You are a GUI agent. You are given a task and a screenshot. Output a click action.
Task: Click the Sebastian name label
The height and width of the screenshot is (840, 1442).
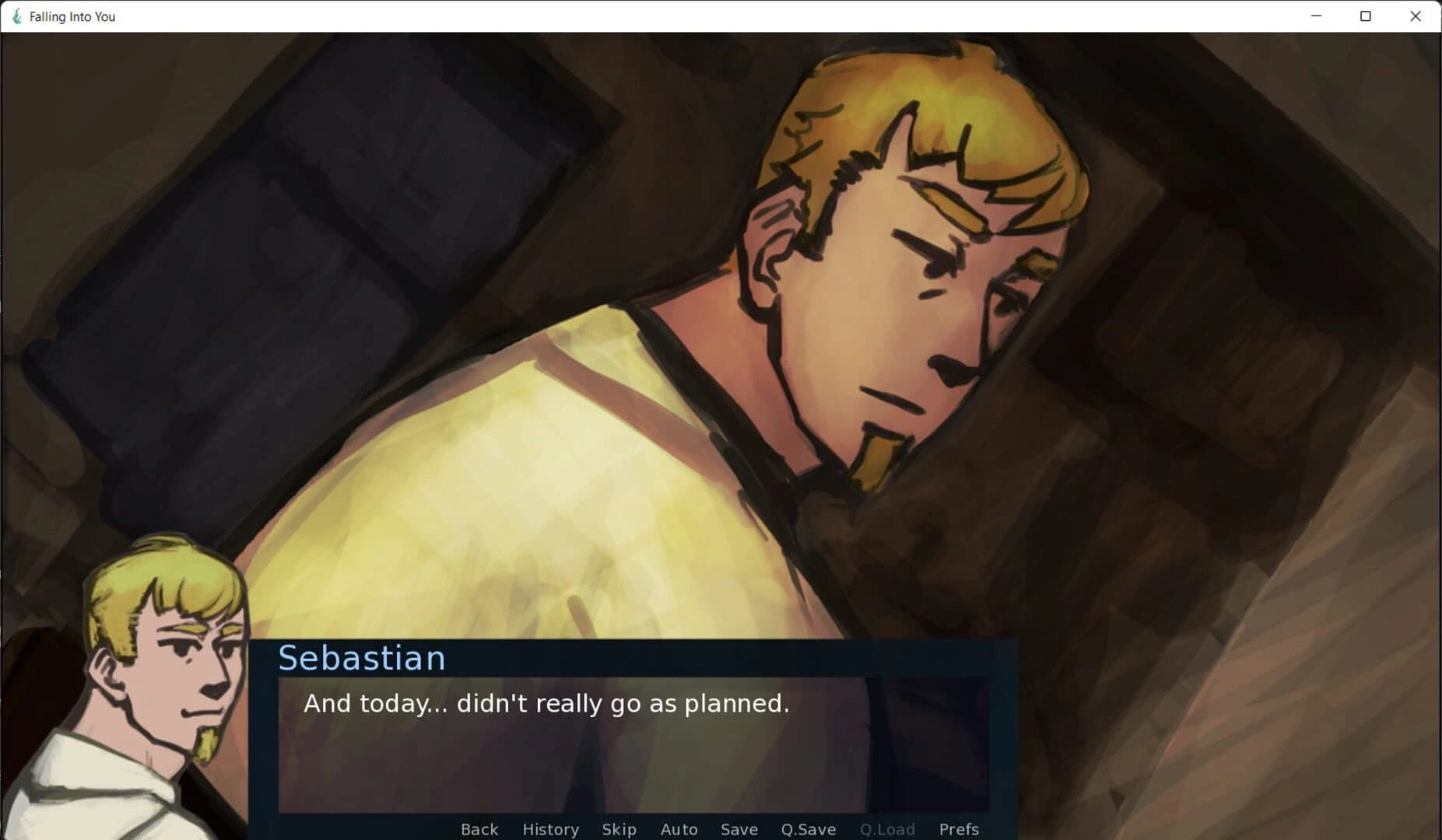pyautogui.click(x=362, y=657)
